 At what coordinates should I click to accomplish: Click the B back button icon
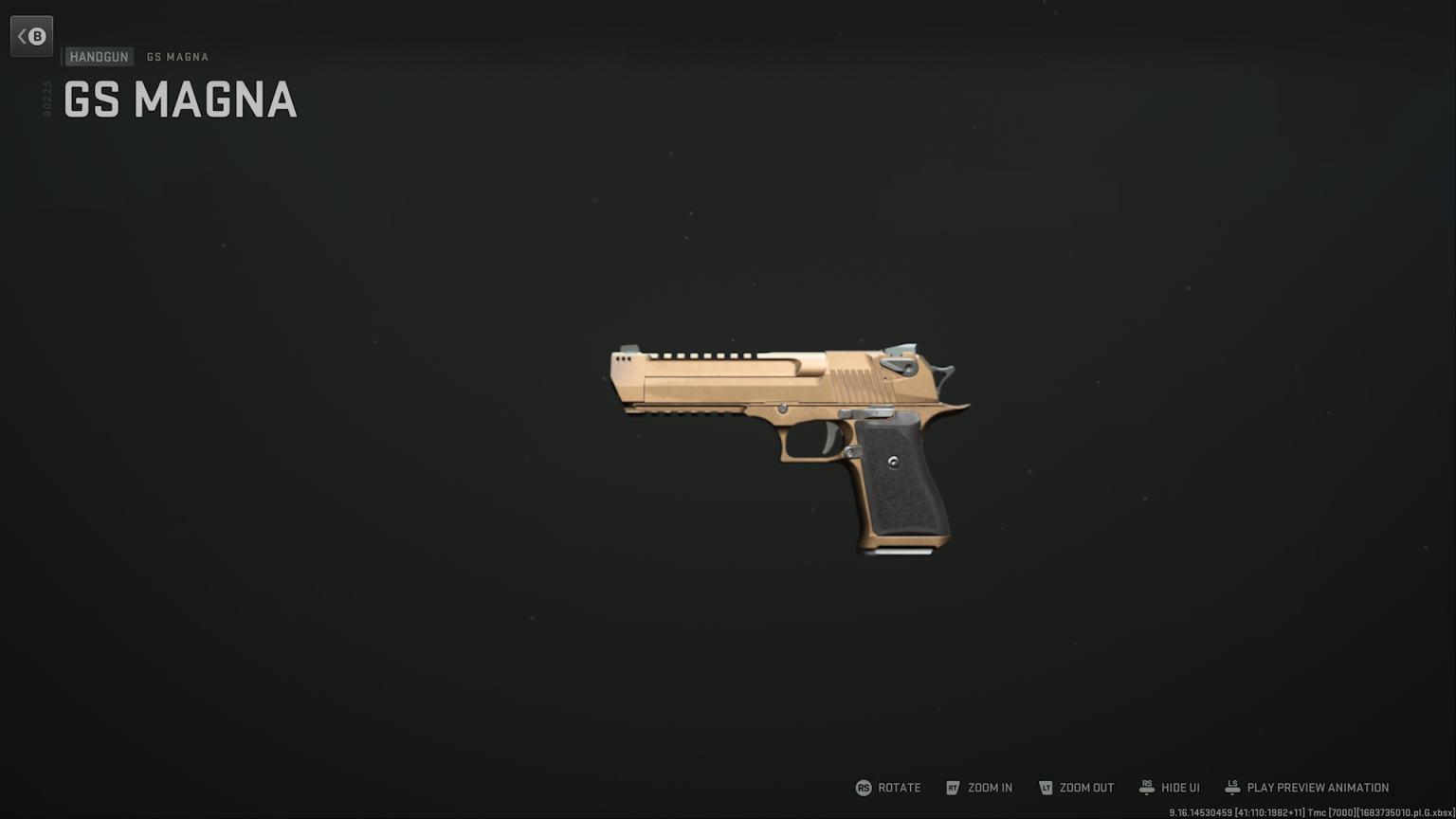[x=36, y=35]
